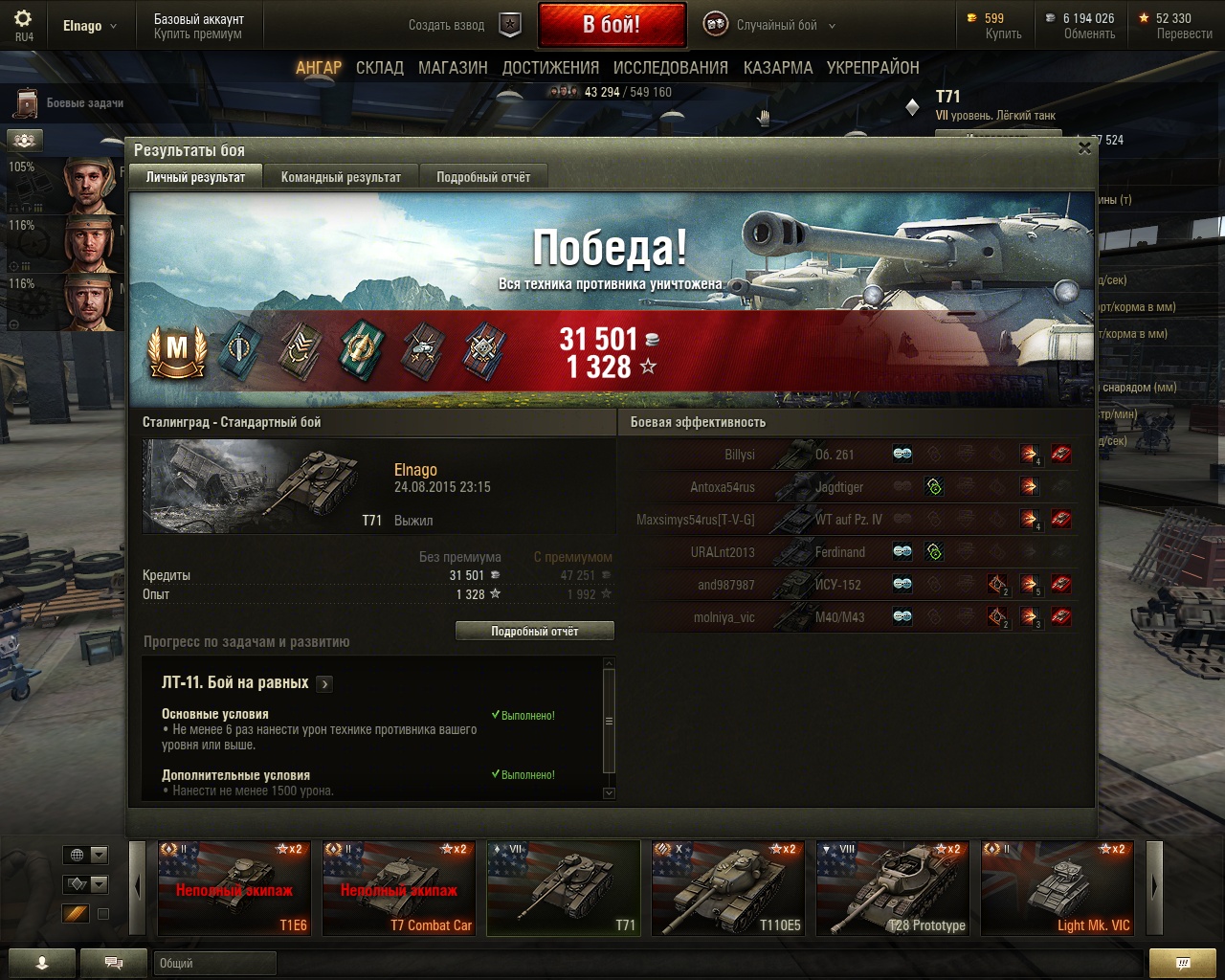Choose the Light Mk. VIC tank
1225x980 pixels.
pyautogui.click(x=1057, y=888)
